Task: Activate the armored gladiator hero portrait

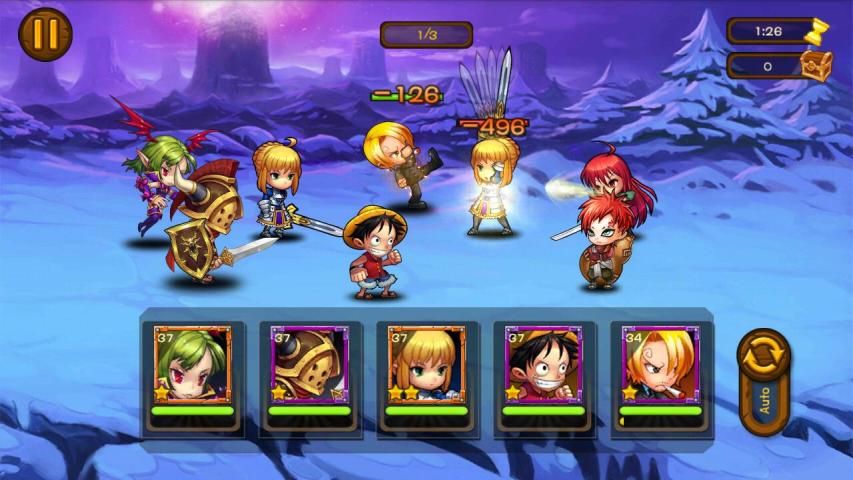Action: tap(309, 364)
